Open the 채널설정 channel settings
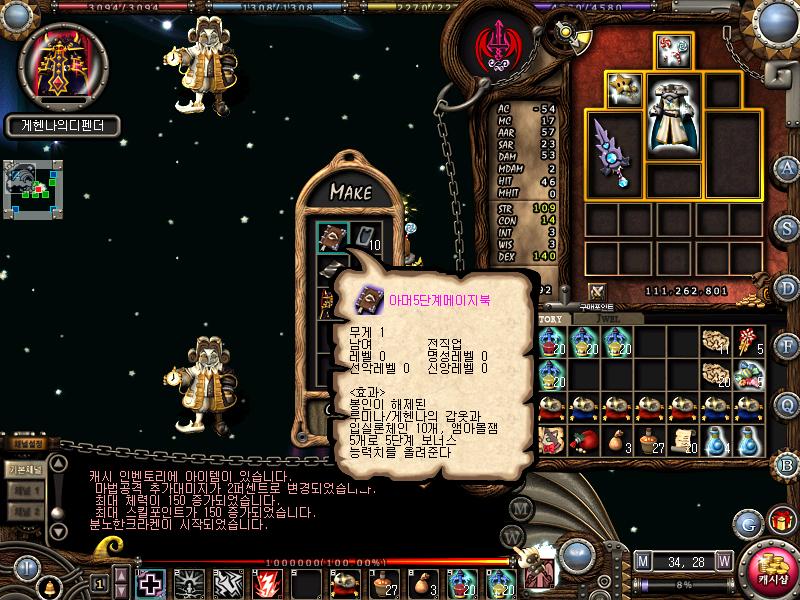 click(x=28, y=444)
